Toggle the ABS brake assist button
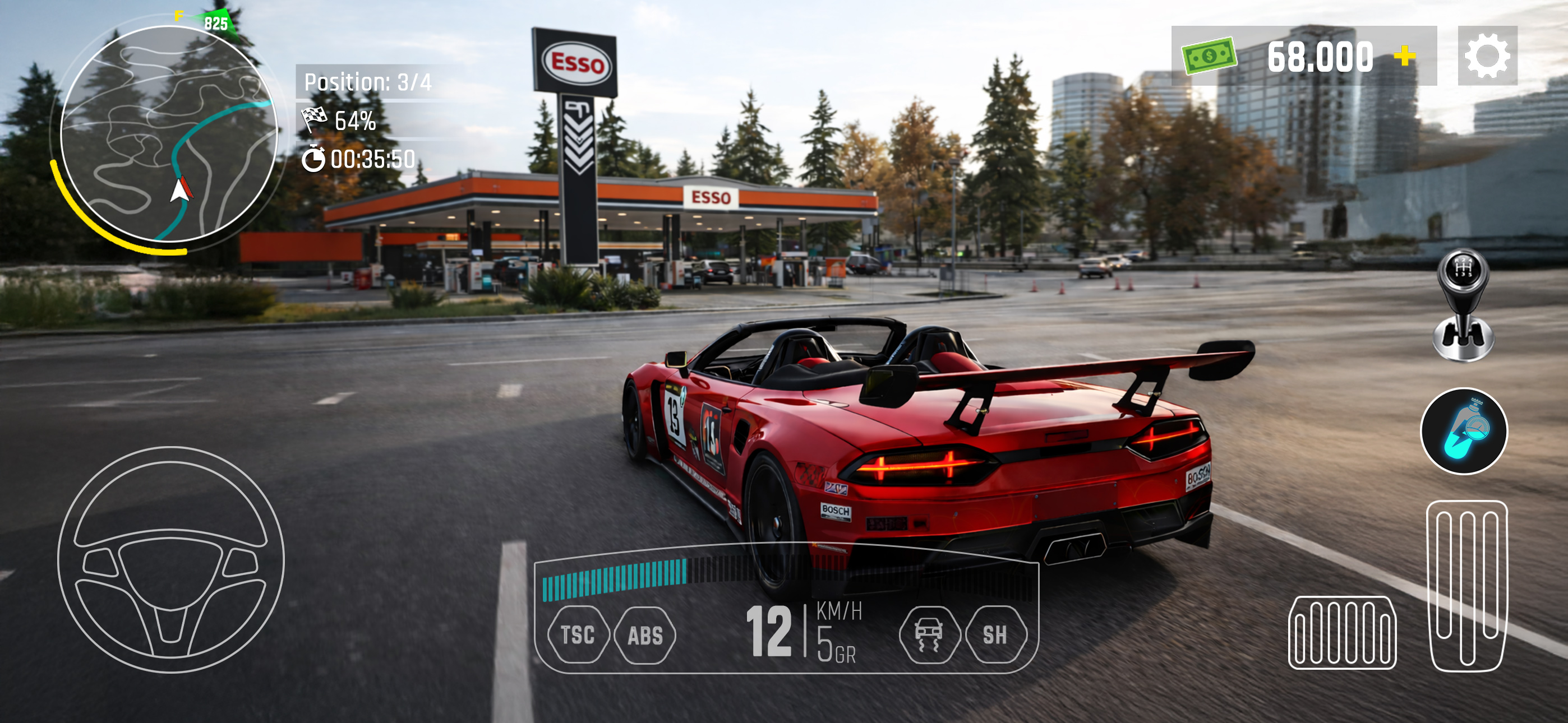 [645, 635]
